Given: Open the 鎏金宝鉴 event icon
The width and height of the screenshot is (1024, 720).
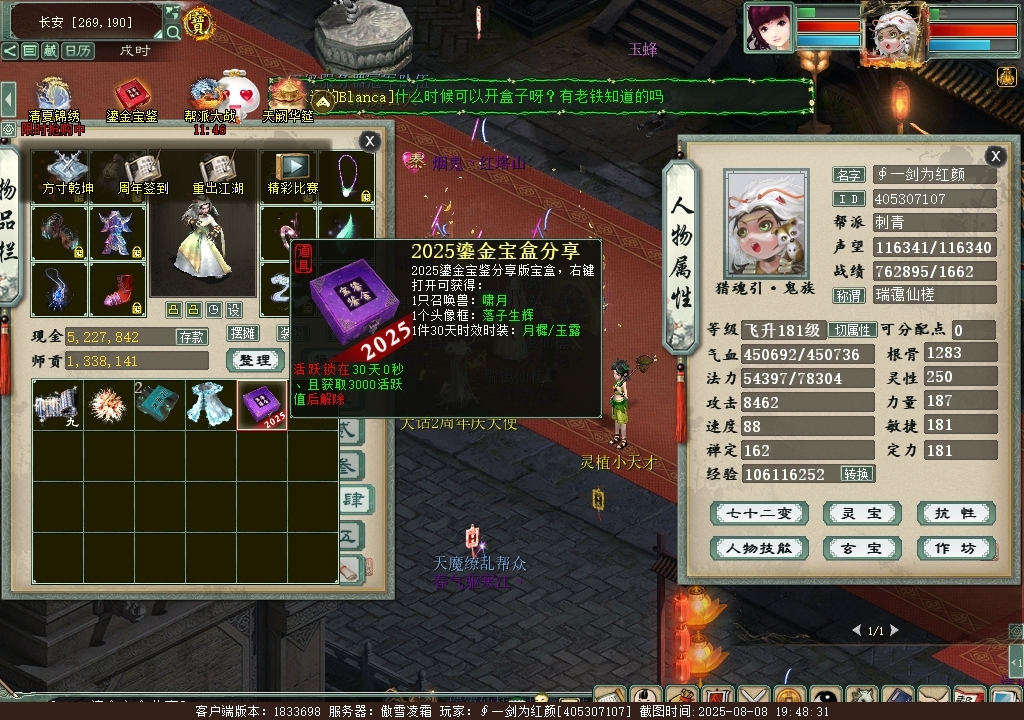Looking at the screenshot, I should 132,101.
